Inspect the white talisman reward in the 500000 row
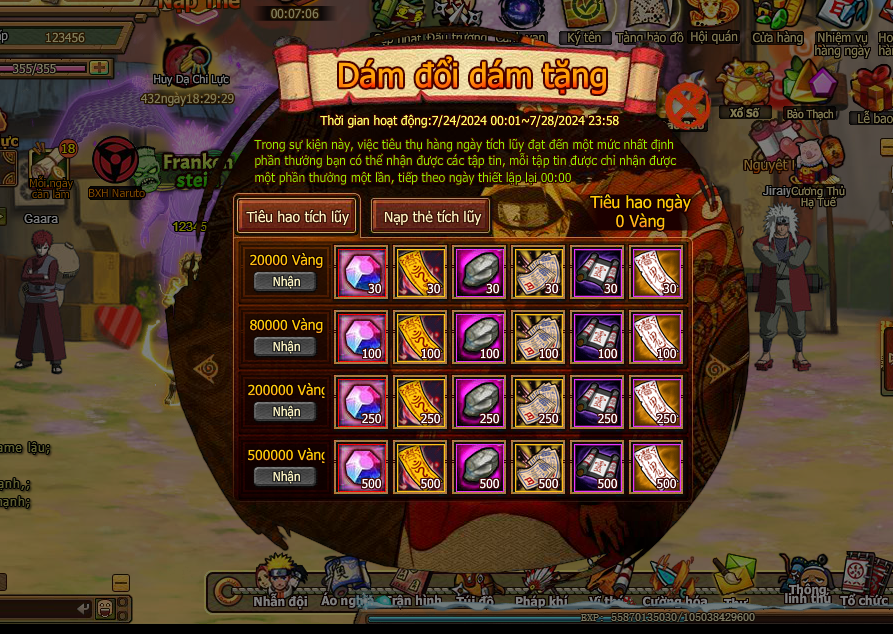 (657, 467)
